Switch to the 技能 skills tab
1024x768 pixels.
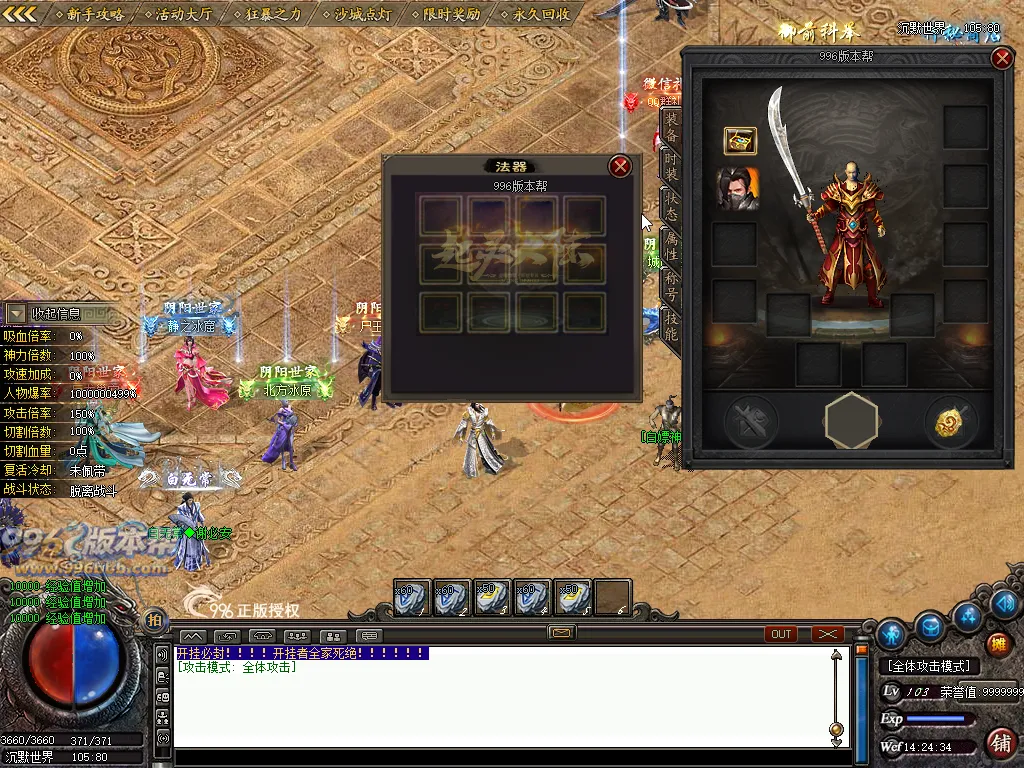671,325
